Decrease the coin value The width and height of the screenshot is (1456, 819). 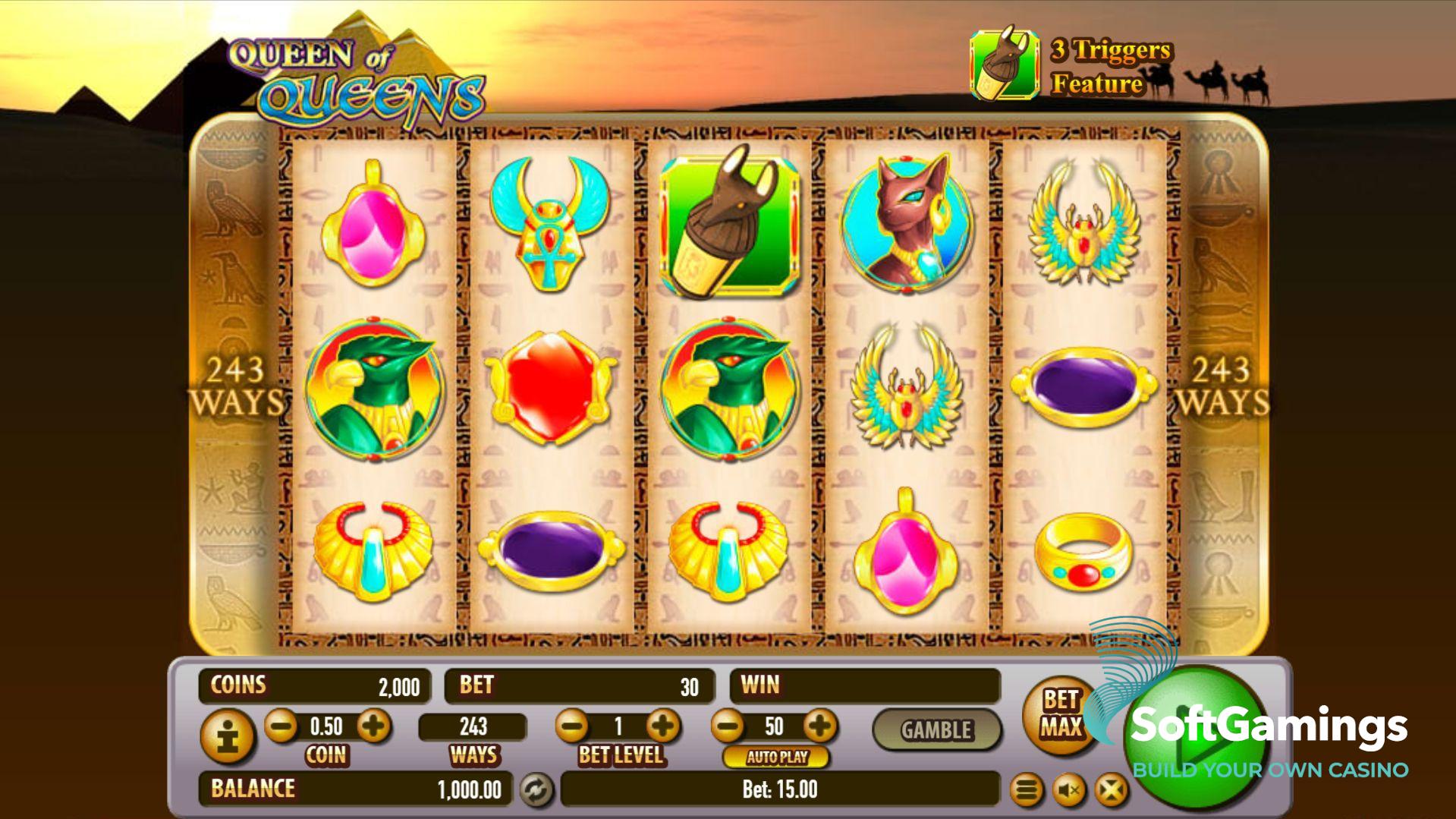(281, 726)
